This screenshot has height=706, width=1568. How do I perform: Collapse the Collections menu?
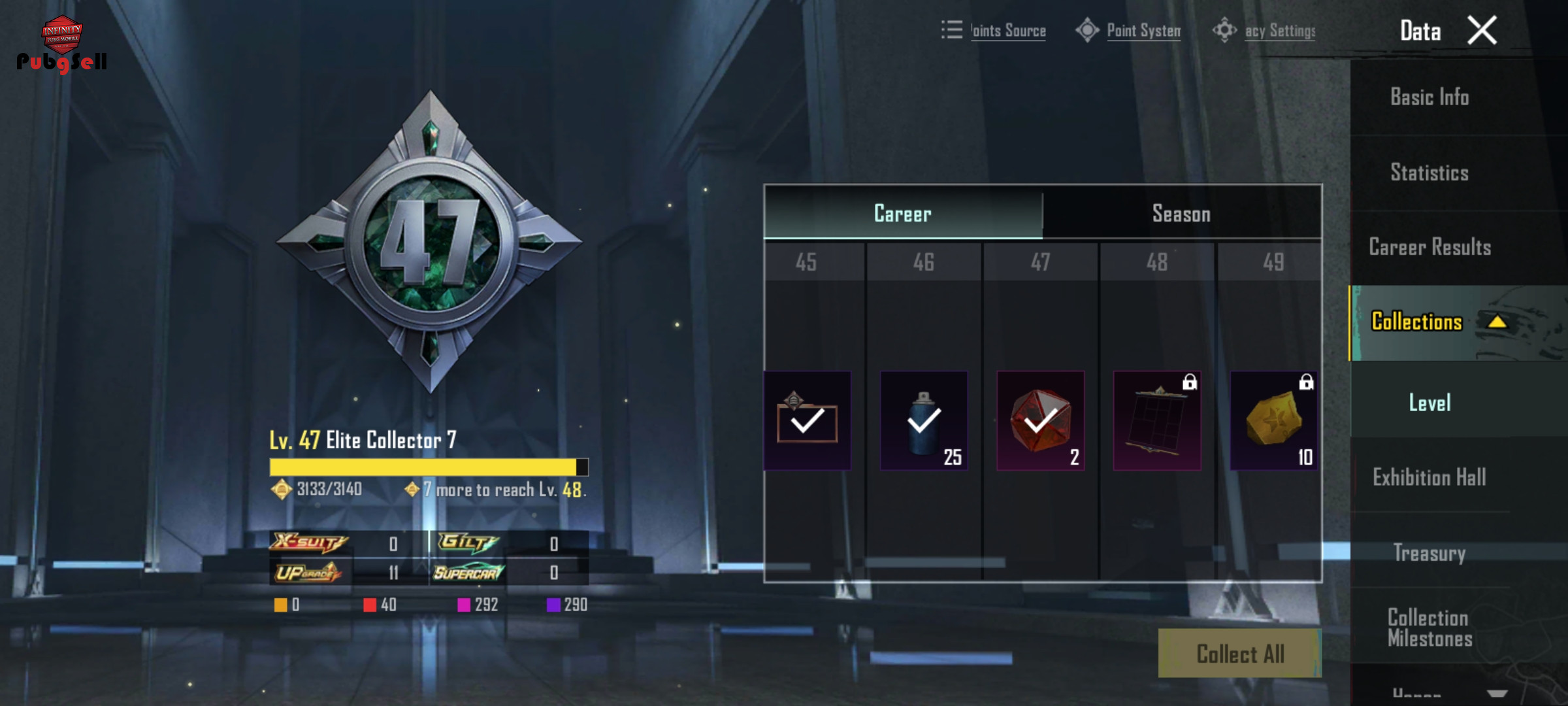click(1496, 322)
